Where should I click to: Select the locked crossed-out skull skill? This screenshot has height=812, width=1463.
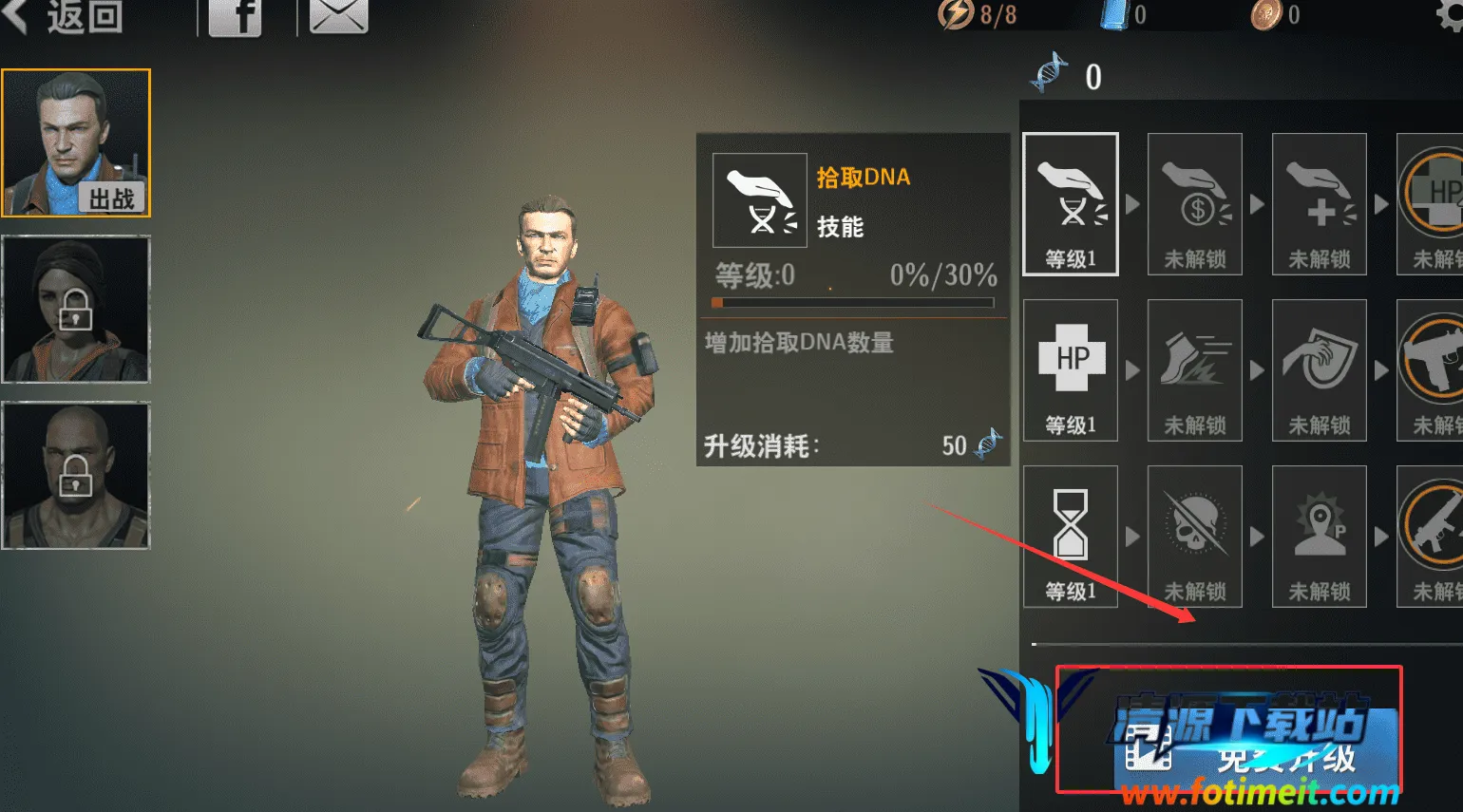point(1195,537)
